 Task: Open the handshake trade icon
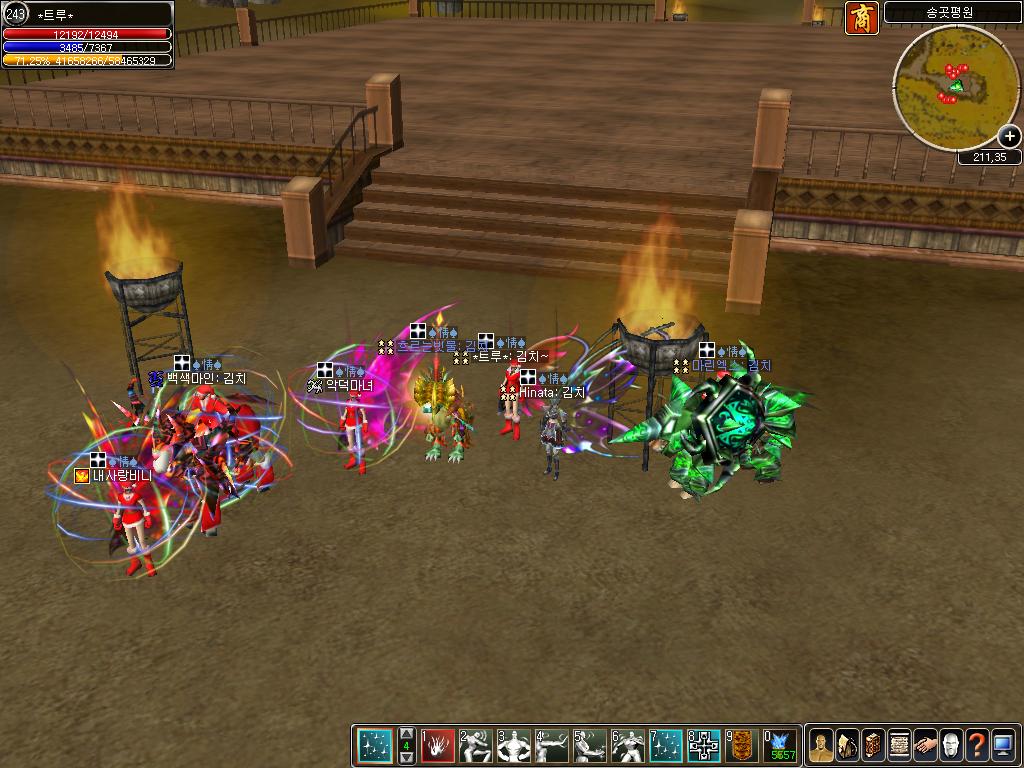(925, 746)
